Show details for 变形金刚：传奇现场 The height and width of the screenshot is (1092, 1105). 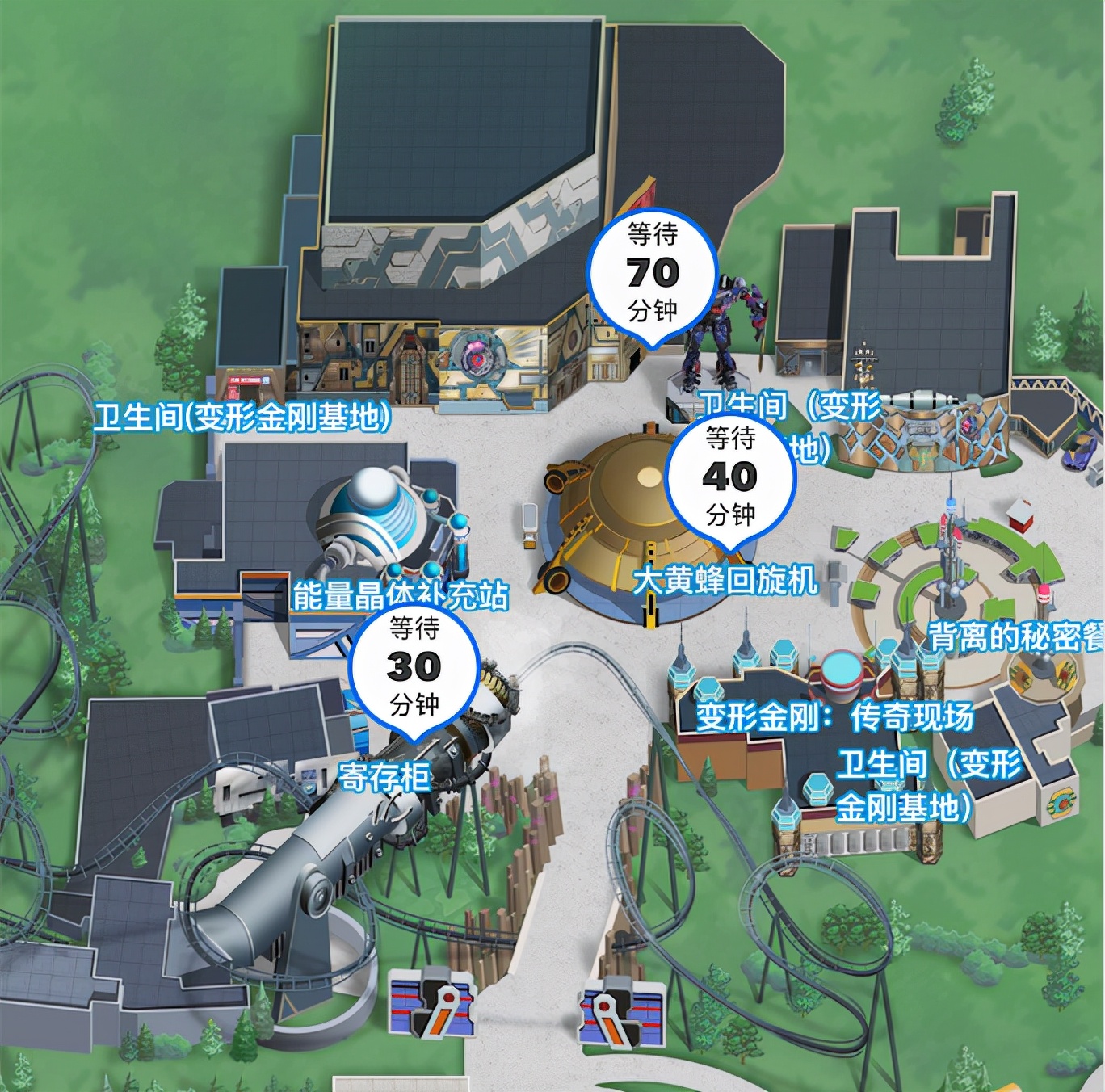(x=834, y=716)
